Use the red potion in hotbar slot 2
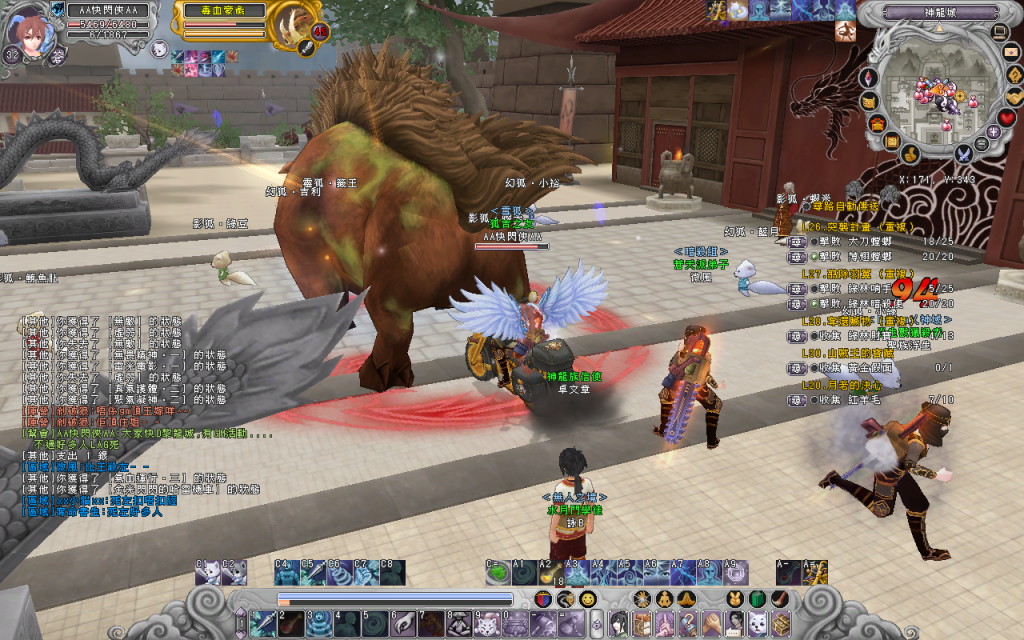 tap(291, 624)
